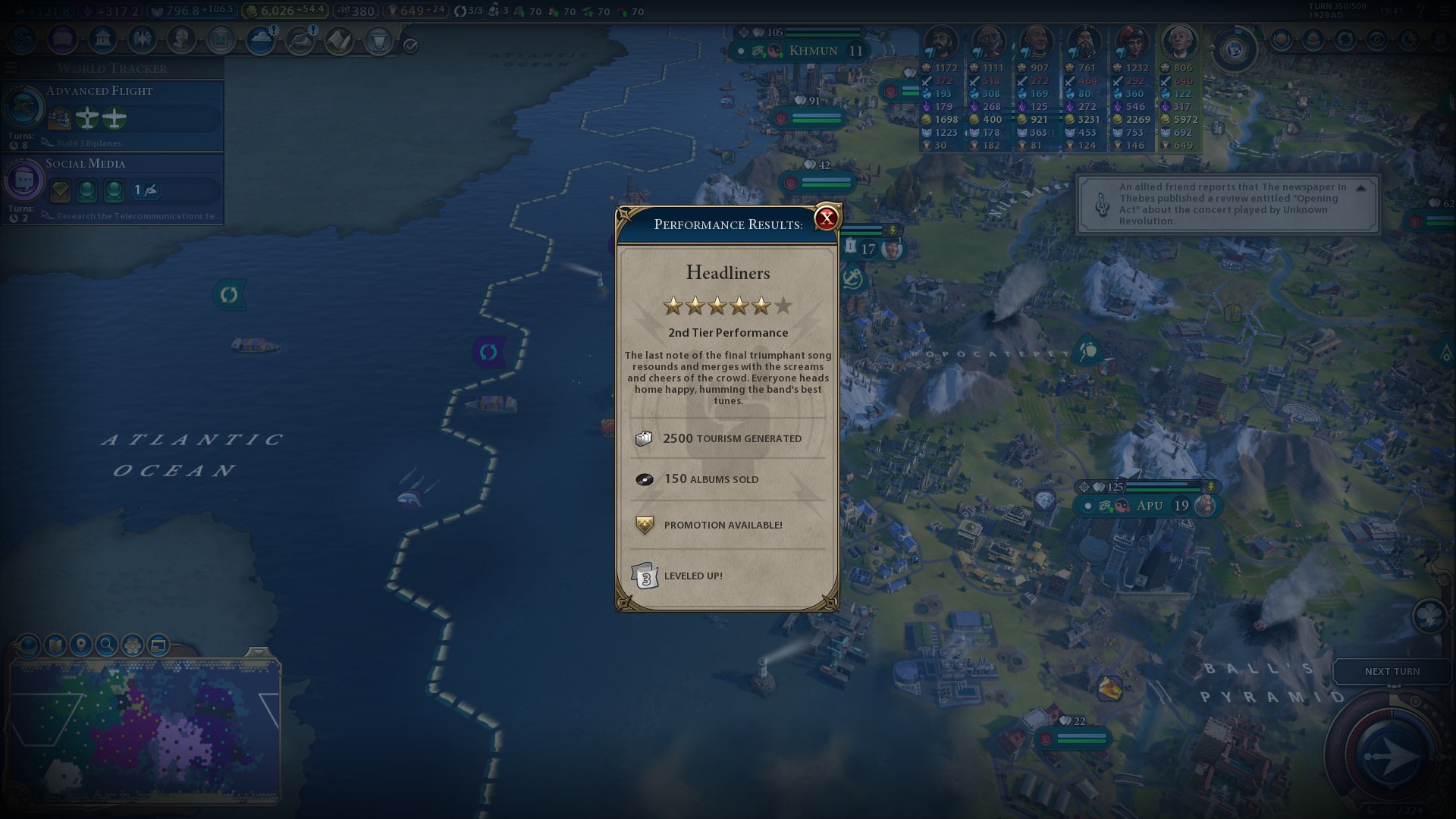Open the map pin tool above minimap
This screenshot has width=1456, height=819.
pos(80,645)
